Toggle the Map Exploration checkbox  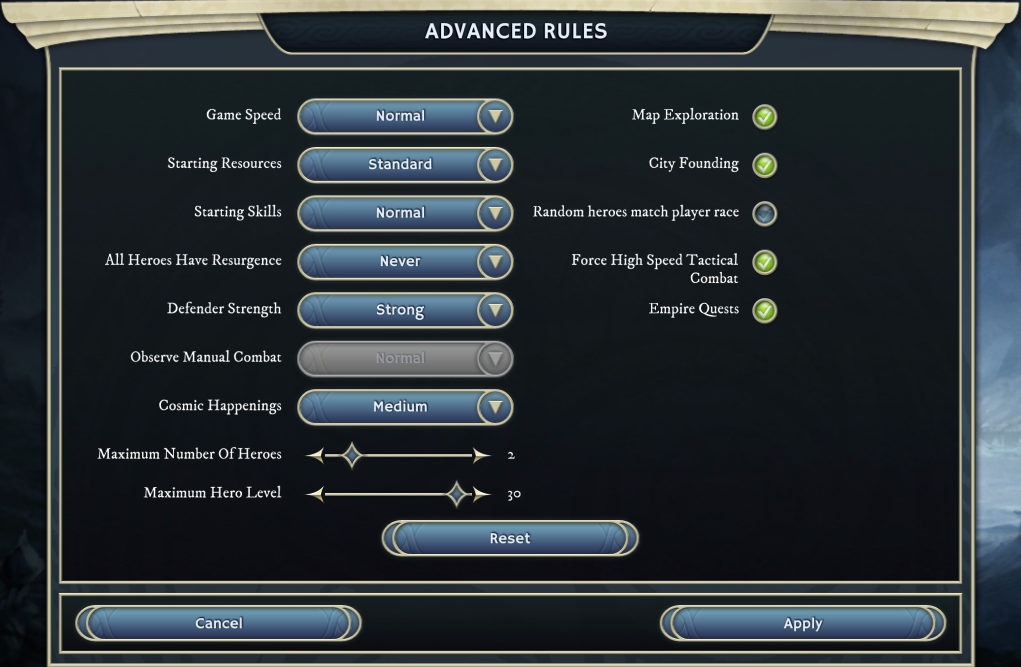pyautogui.click(x=765, y=117)
